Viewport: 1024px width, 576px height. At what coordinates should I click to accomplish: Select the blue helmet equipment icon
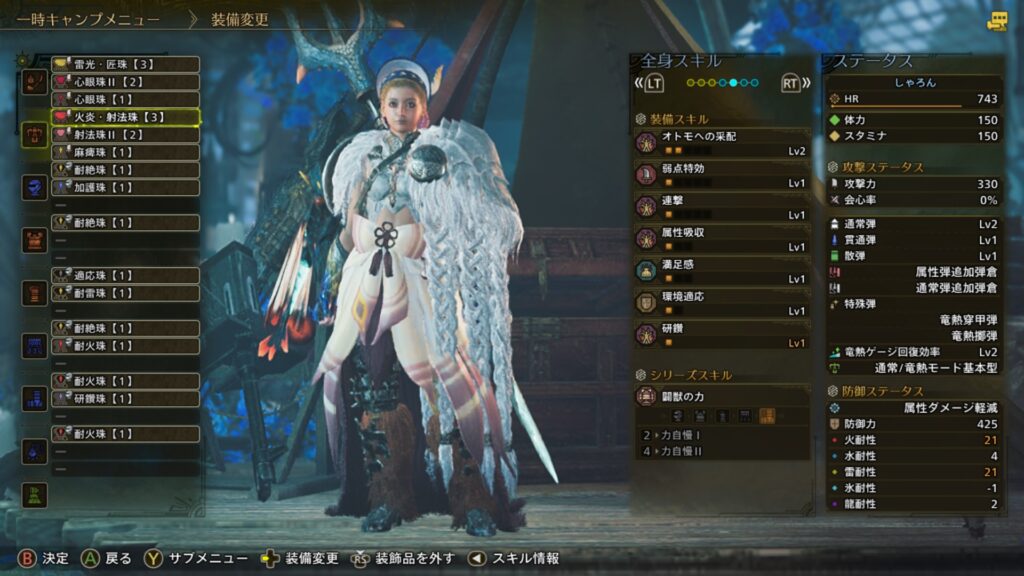coord(35,187)
